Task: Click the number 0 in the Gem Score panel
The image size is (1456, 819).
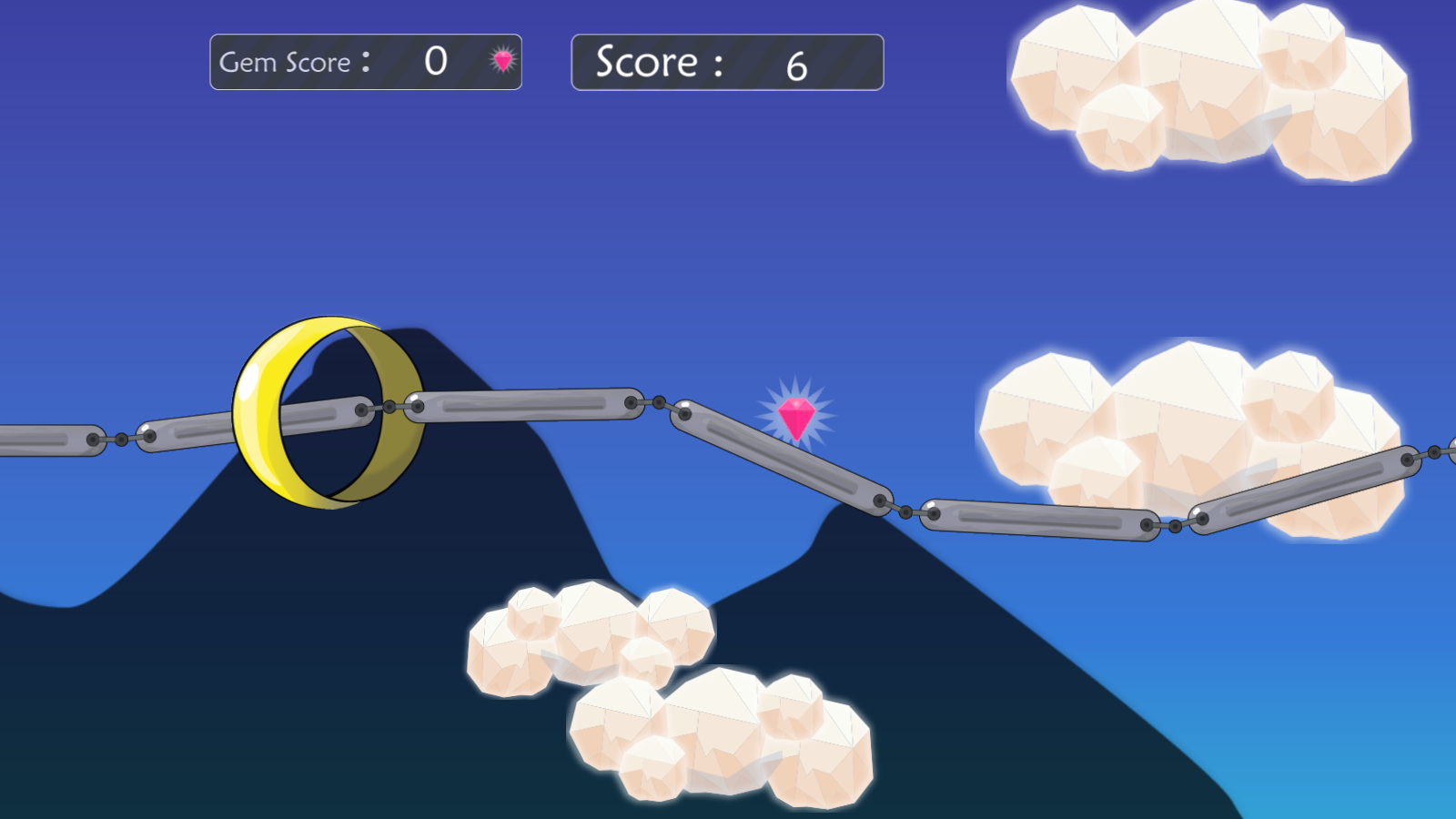Action: (x=436, y=62)
